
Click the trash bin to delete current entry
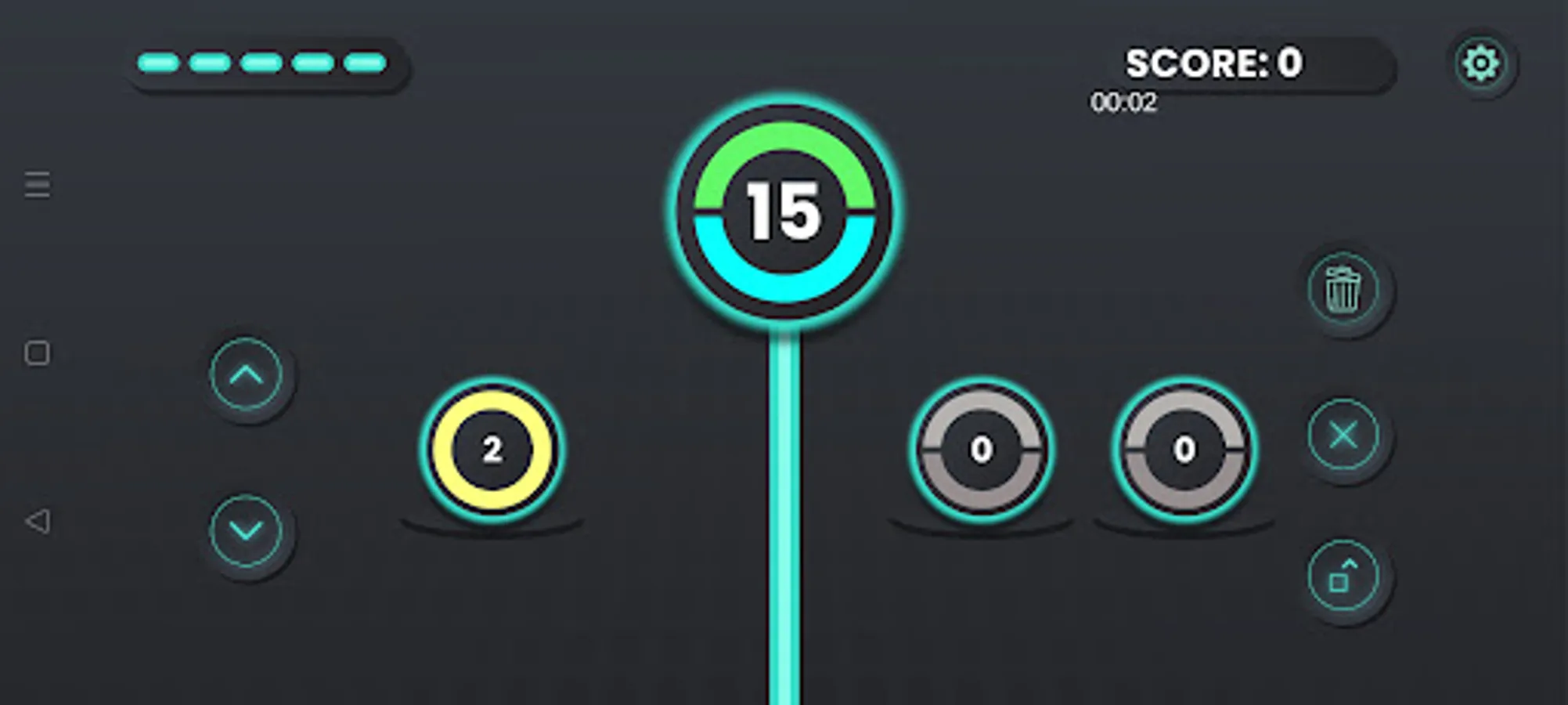(x=1345, y=290)
